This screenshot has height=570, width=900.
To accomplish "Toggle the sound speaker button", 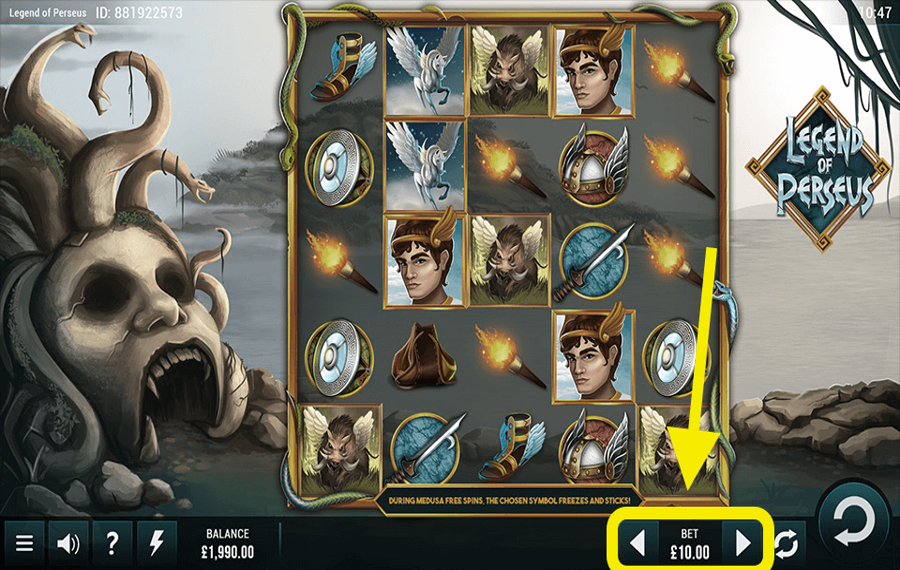I will point(68,543).
